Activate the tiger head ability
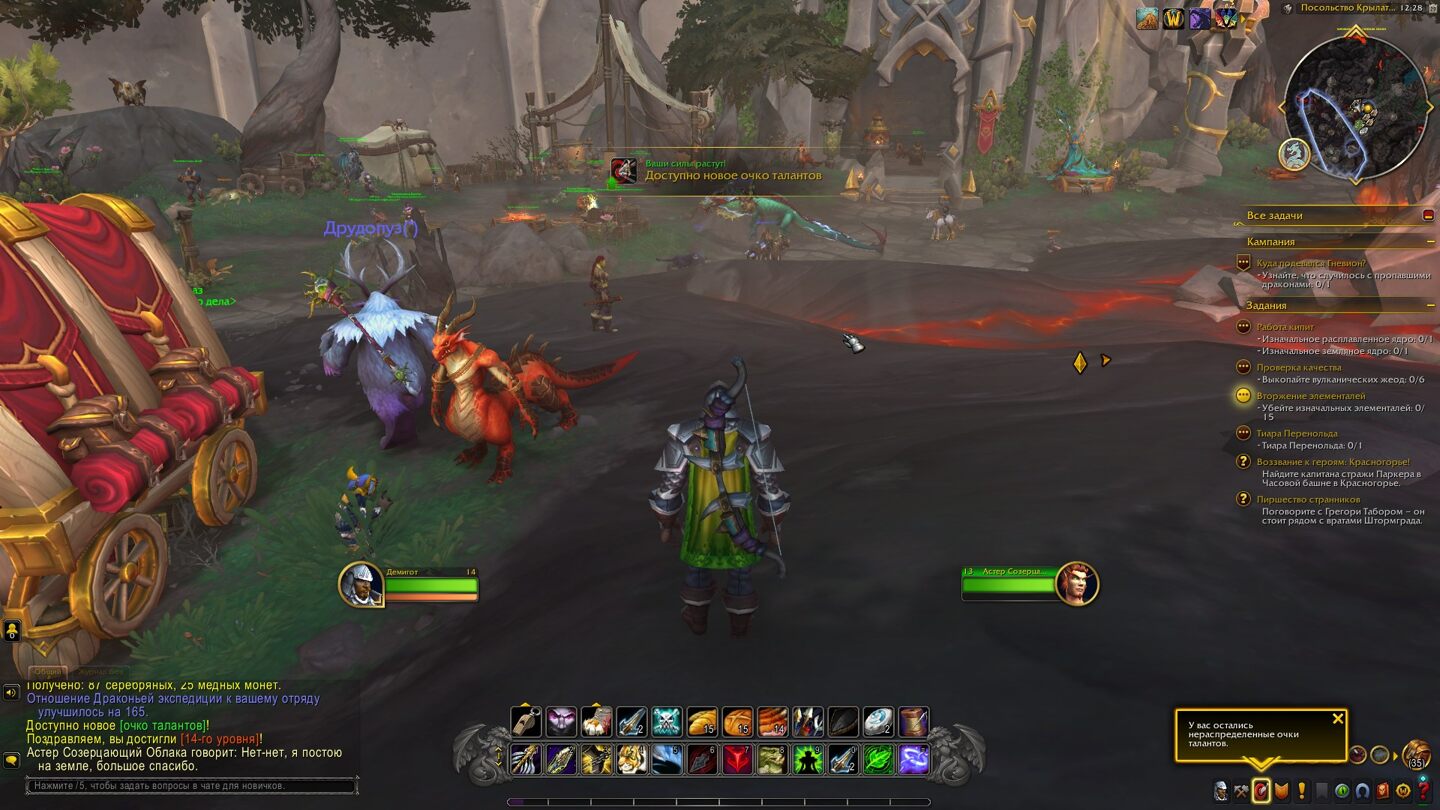The height and width of the screenshot is (810, 1440). click(x=631, y=759)
